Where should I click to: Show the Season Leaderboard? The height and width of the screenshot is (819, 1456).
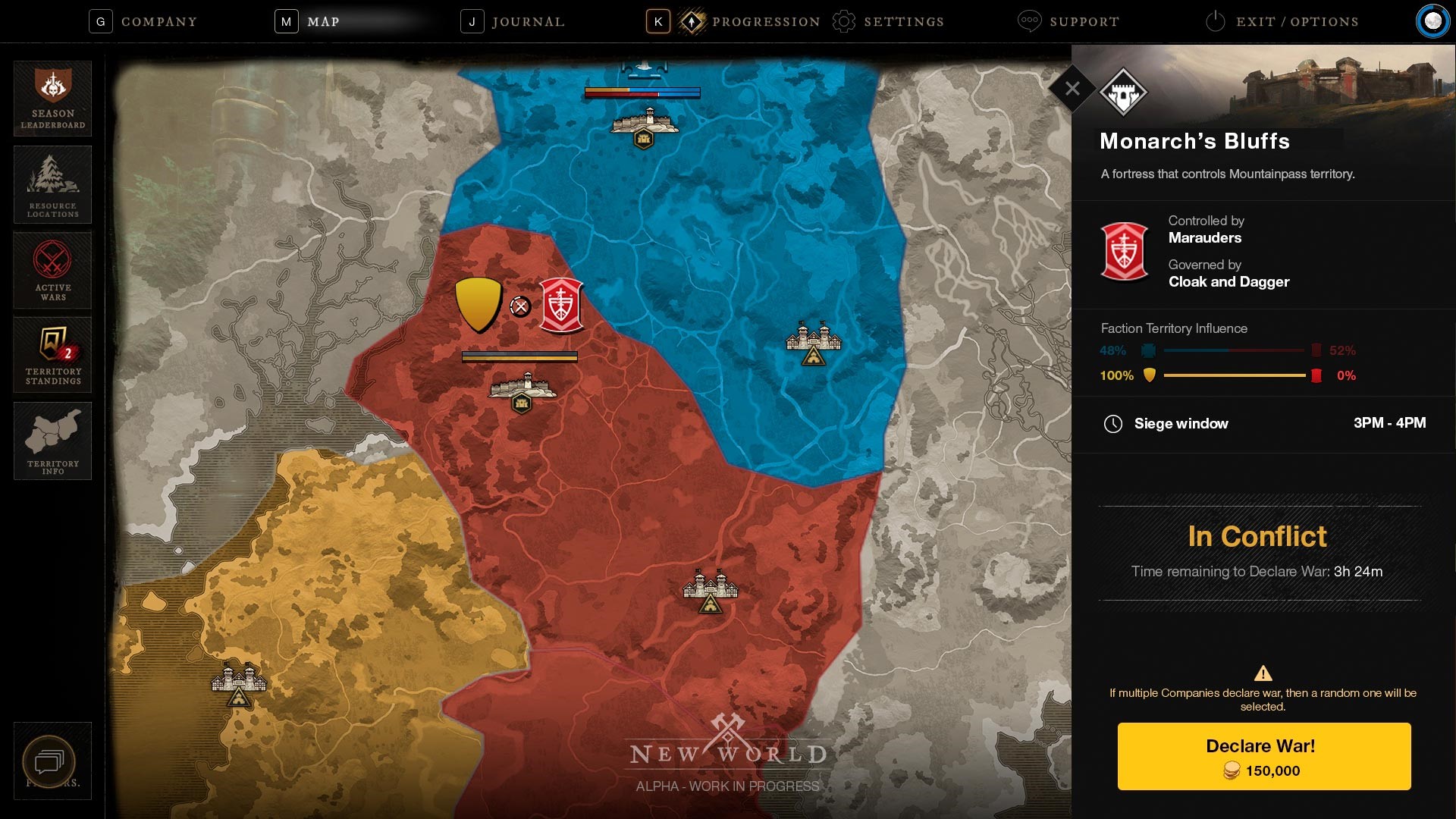53,99
